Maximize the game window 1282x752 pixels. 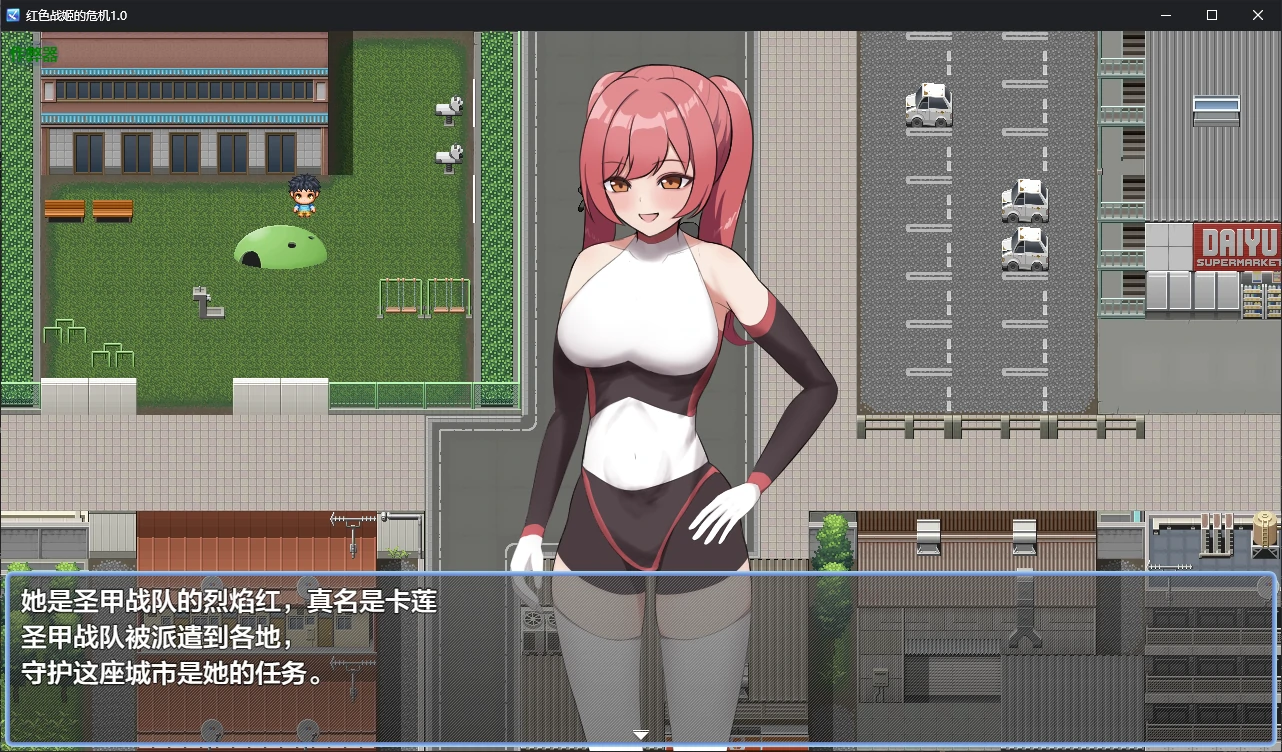[1211, 15]
